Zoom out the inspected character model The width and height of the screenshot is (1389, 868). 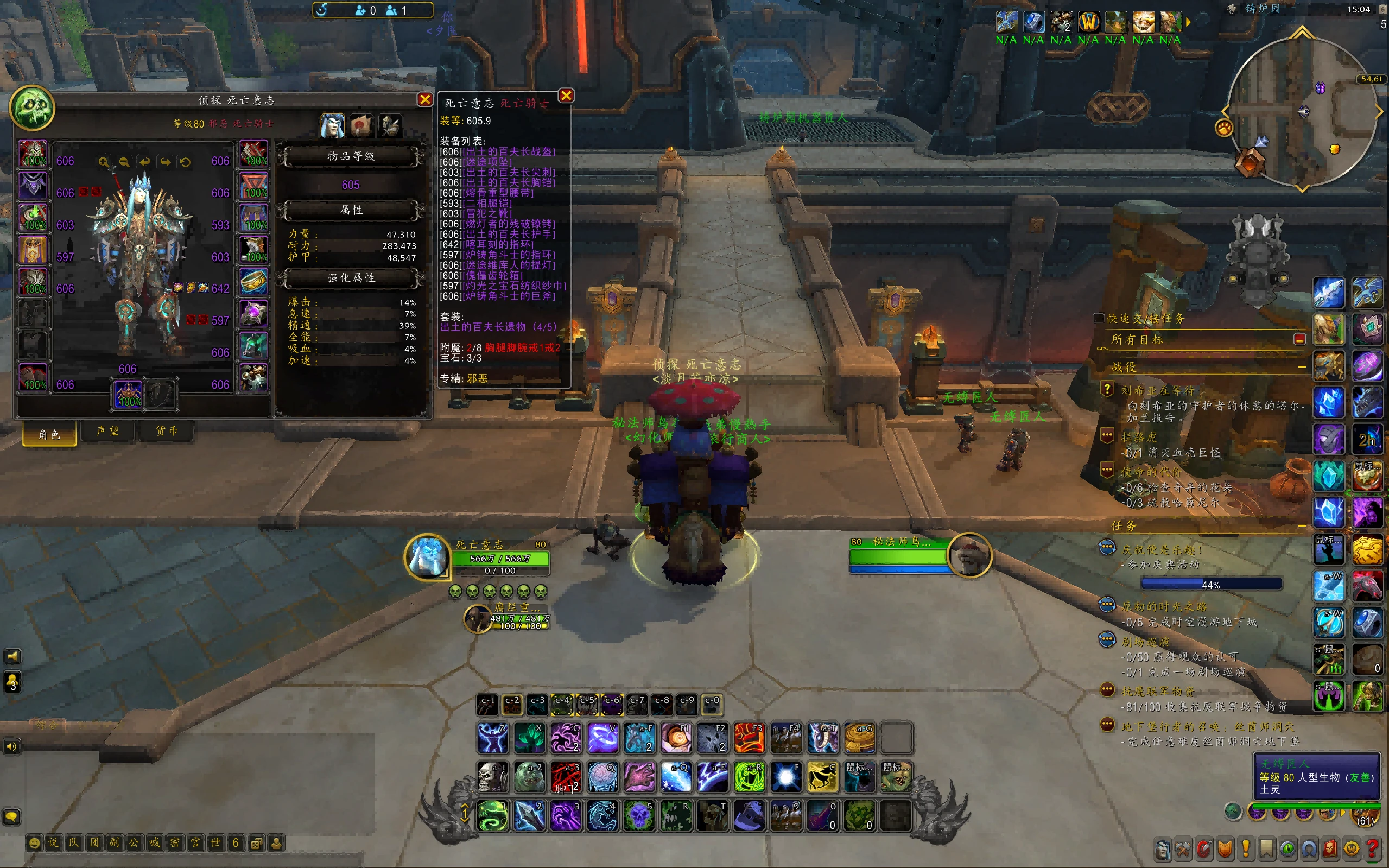point(124,162)
